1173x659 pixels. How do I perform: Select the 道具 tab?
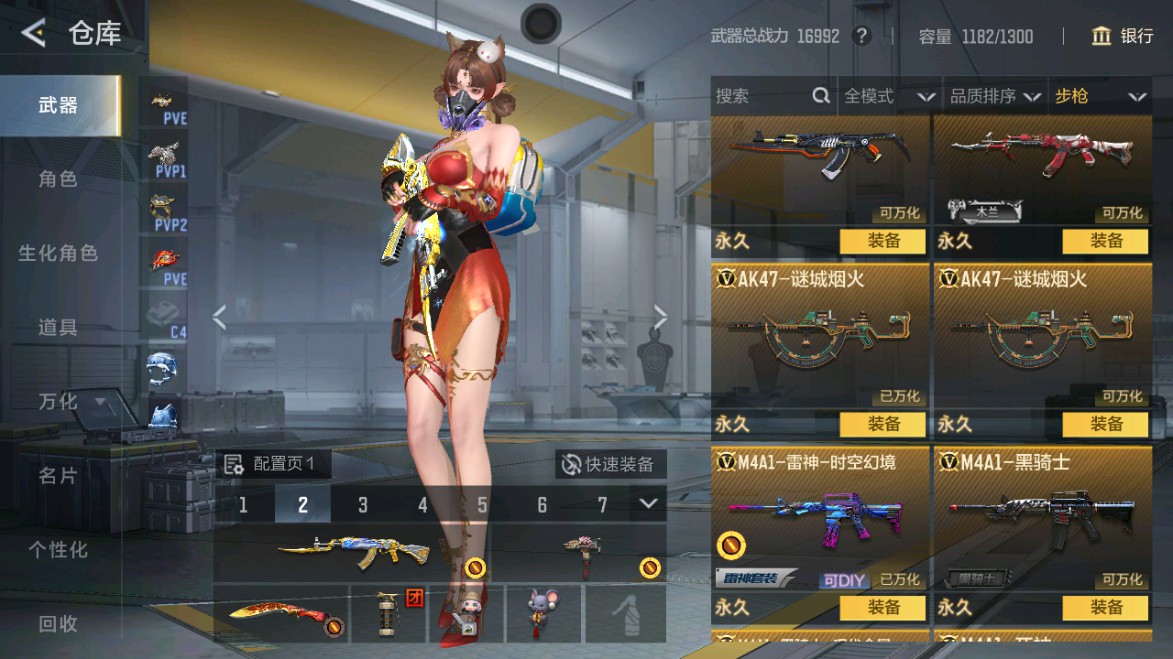pyautogui.click(x=58, y=327)
